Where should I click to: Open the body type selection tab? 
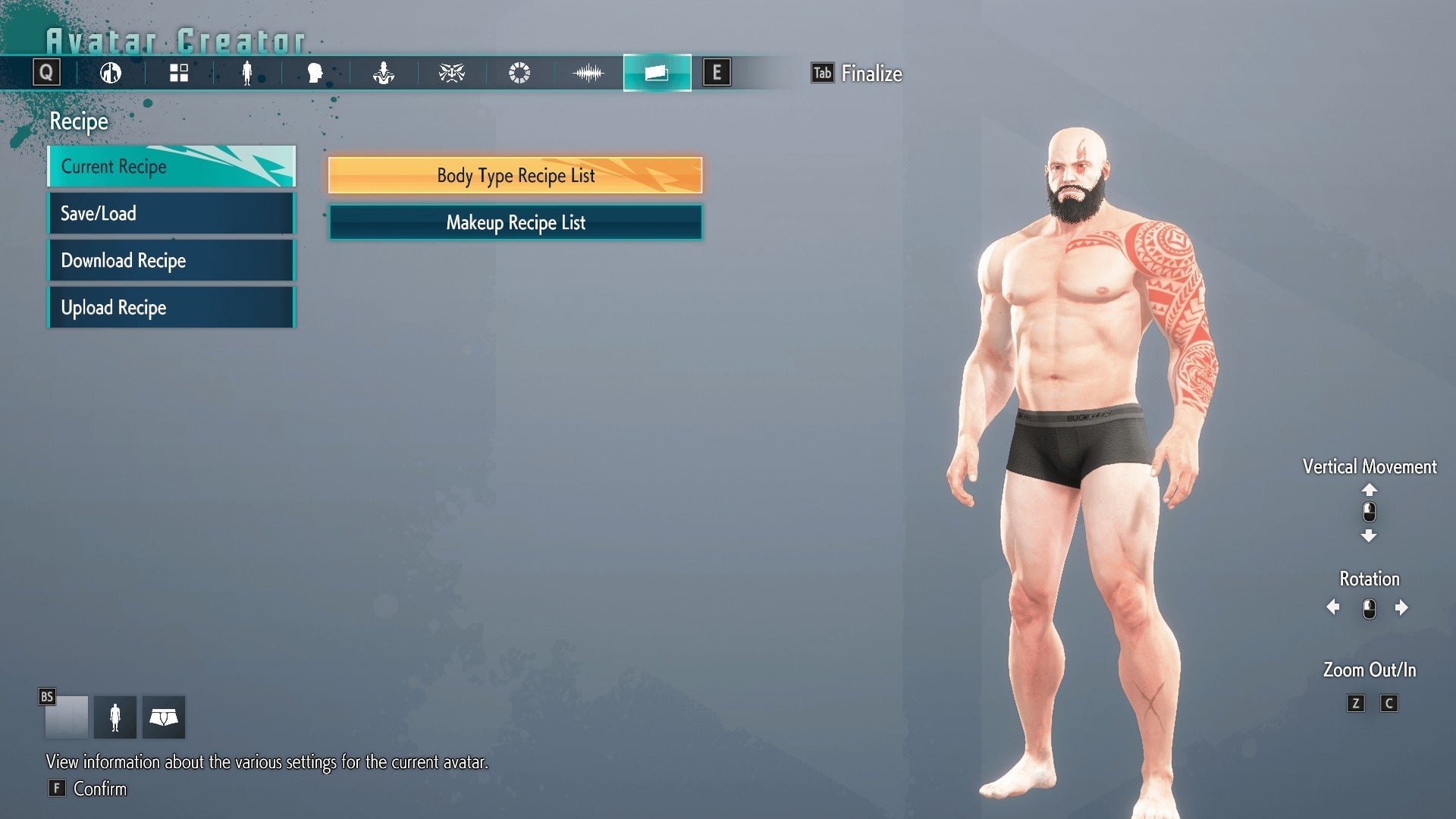(111, 74)
